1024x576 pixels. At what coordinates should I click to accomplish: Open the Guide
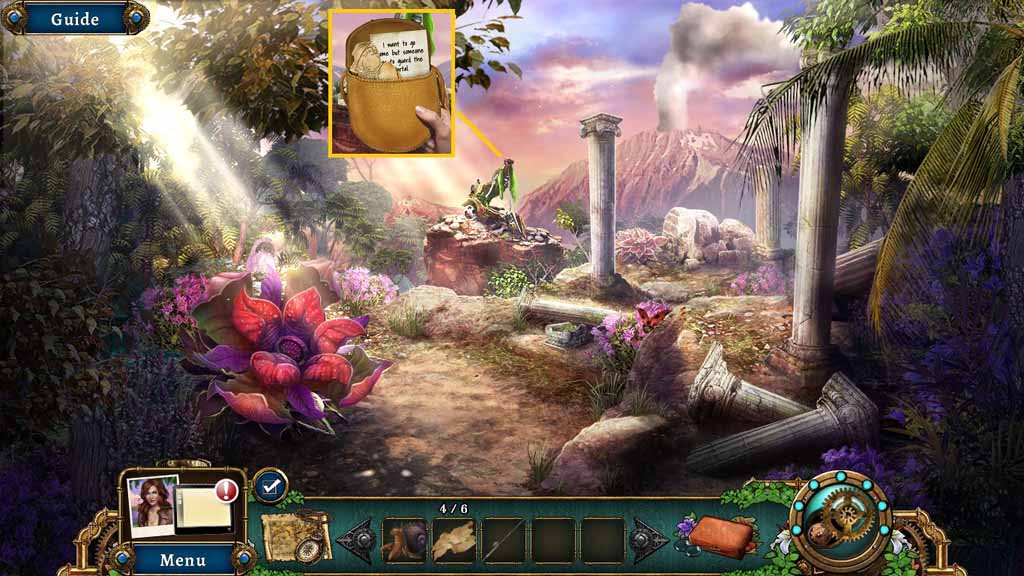[74, 19]
